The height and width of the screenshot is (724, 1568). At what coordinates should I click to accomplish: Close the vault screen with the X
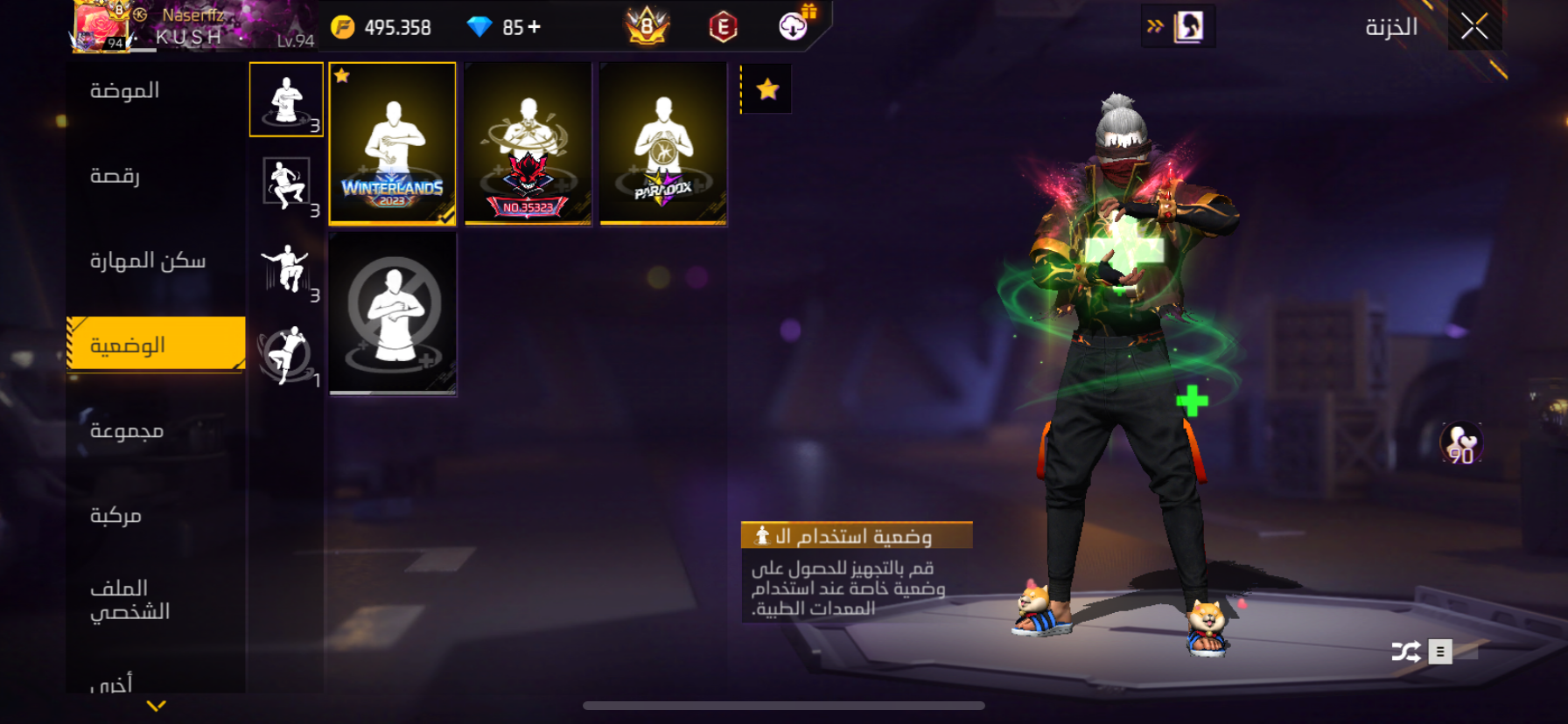(1474, 27)
